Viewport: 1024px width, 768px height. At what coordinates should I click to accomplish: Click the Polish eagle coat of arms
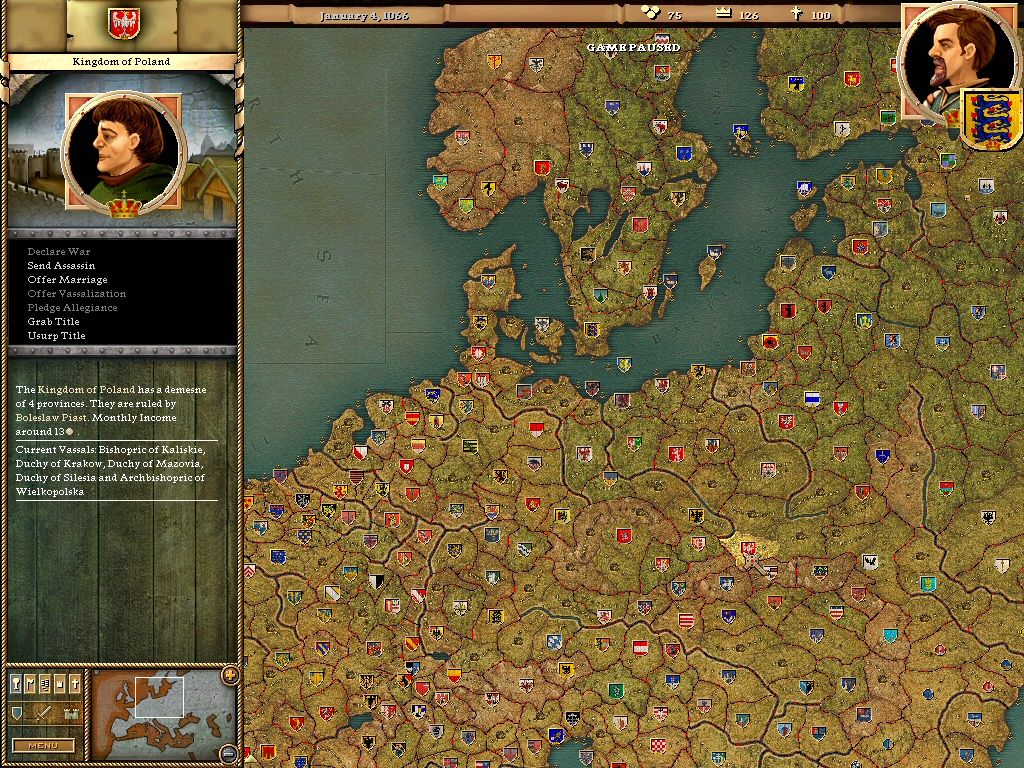tap(123, 21)
